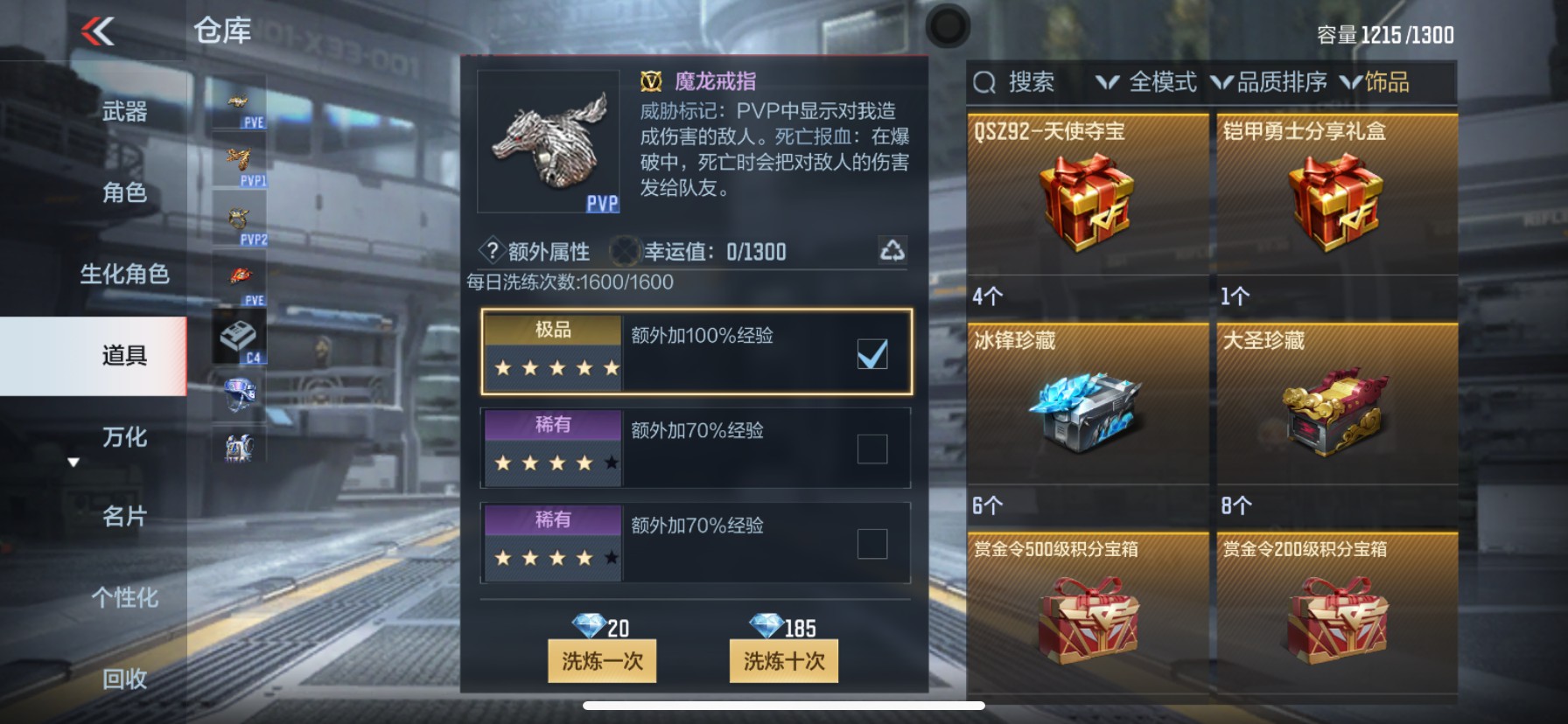Check the first 稀有 quality checkbox
This screenshot has height=724, width=1568.
point(871,448)
